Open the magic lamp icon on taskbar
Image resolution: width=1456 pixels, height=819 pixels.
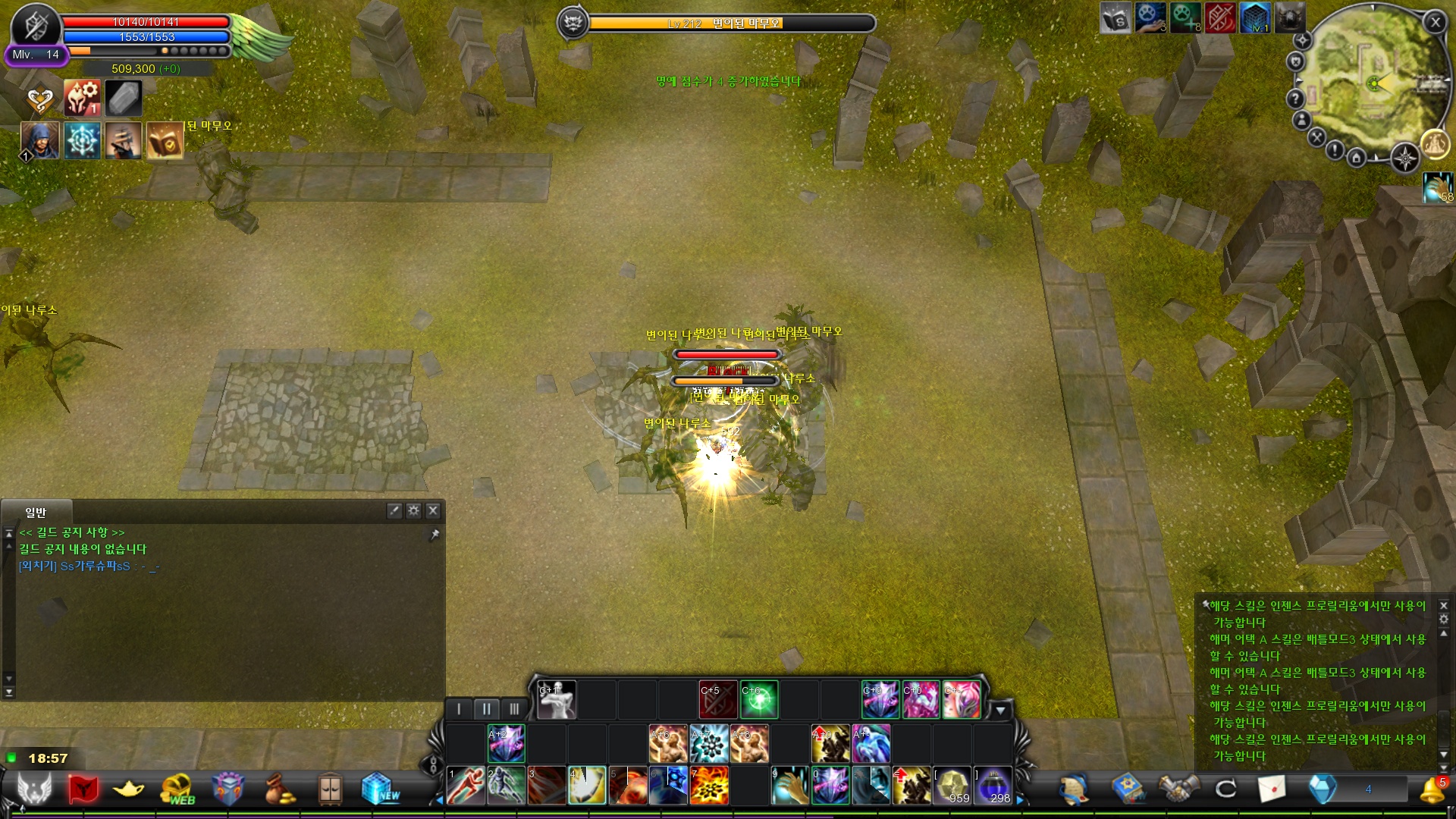[129, 791]
